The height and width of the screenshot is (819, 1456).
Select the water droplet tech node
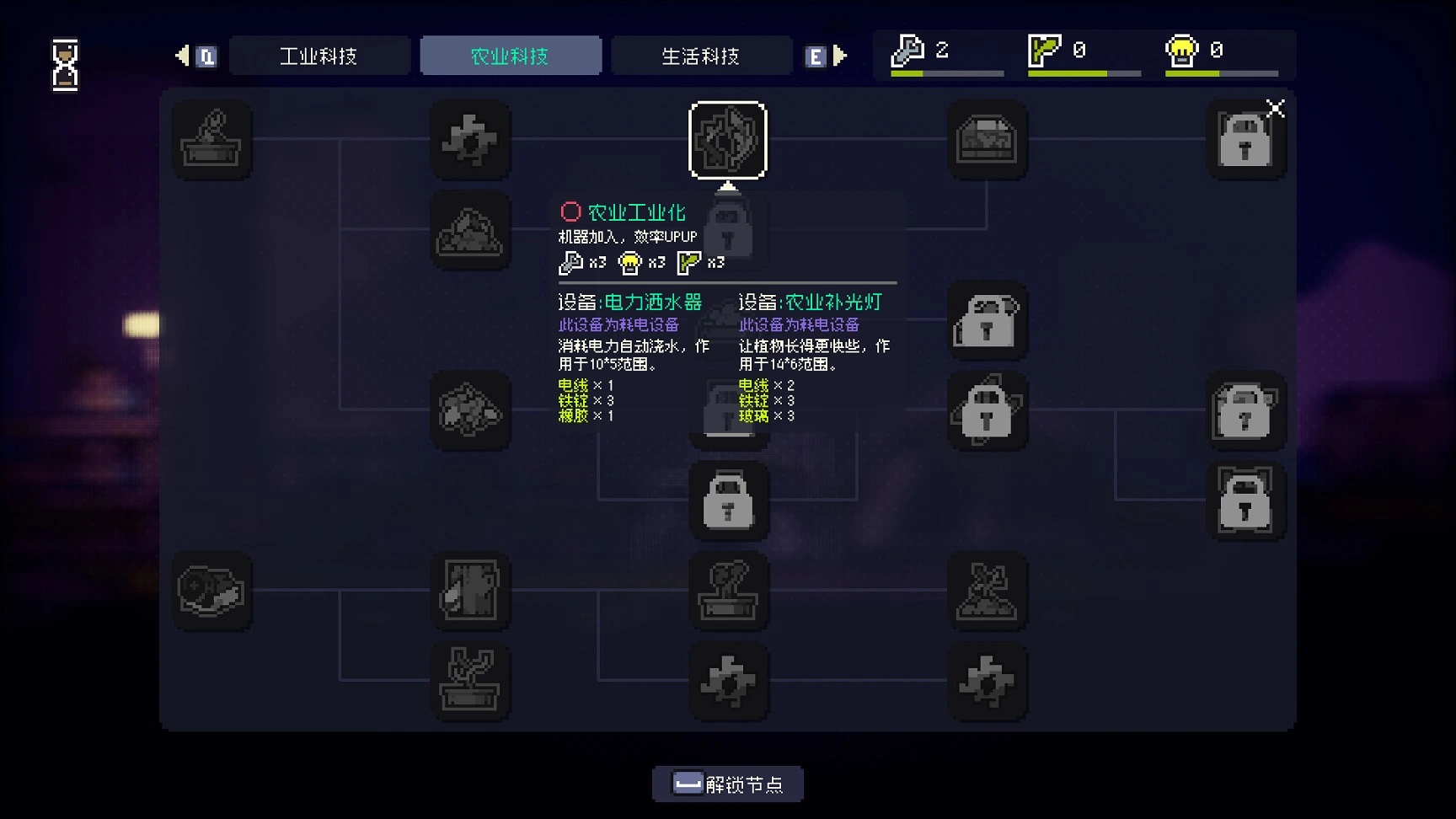pos(470,591)
